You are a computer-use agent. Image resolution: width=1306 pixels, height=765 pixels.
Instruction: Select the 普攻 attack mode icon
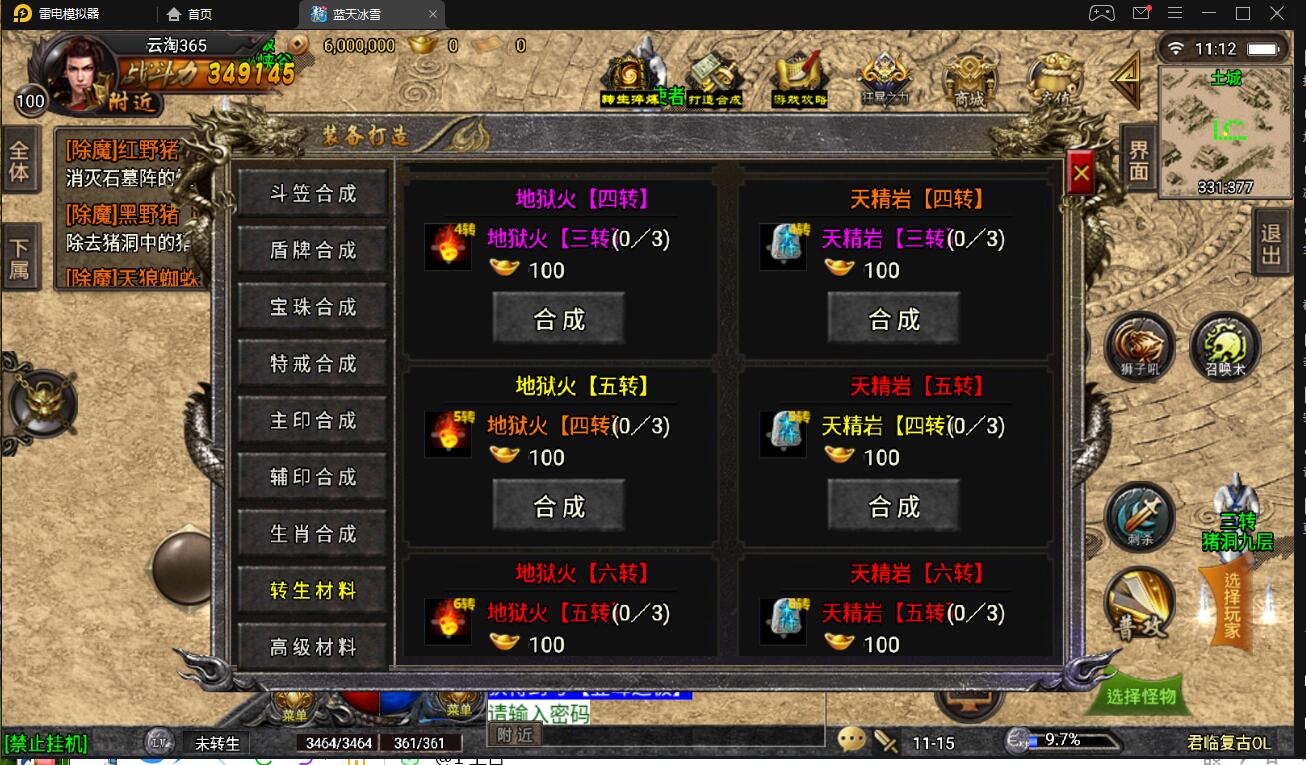point(1140,600)
